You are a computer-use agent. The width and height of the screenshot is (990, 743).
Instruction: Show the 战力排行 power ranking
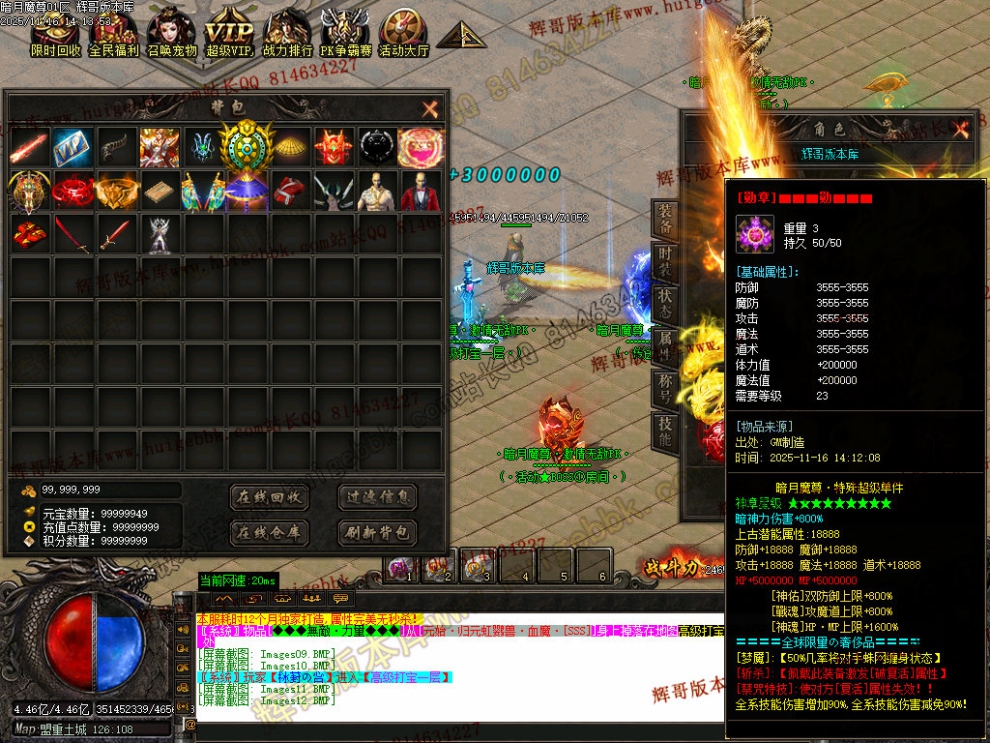[x=287, y=35]
